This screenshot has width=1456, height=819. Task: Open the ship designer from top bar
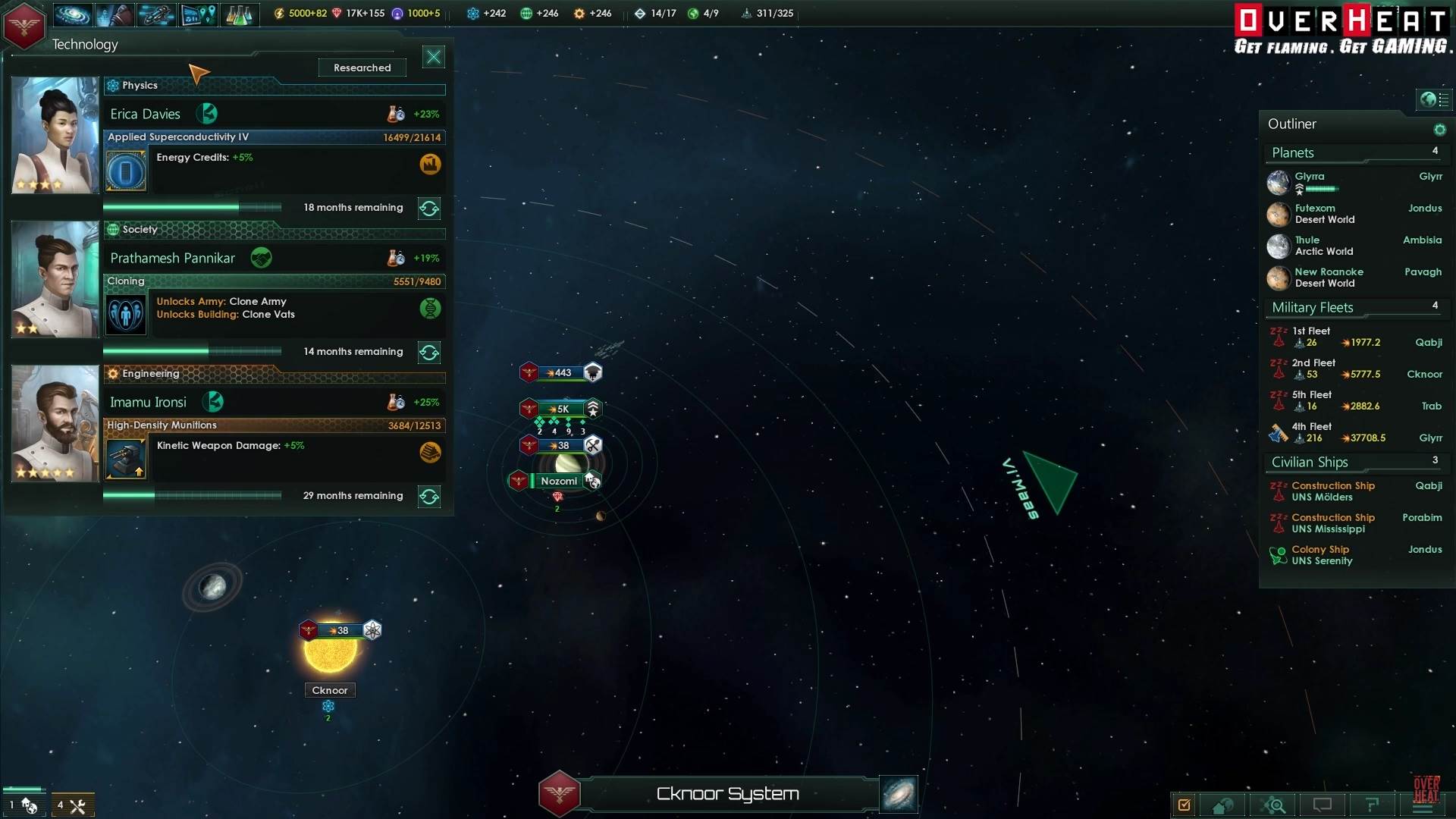pos(155,14)
